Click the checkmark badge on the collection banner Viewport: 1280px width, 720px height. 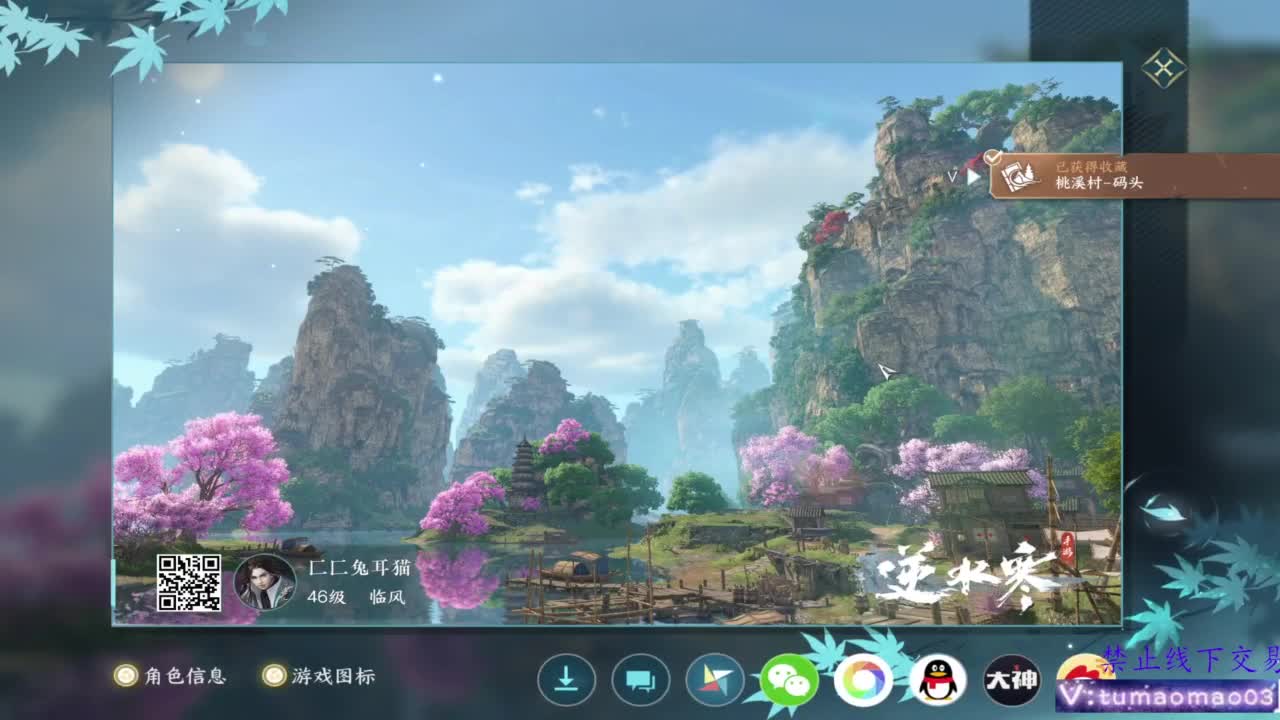pos(992,156)
